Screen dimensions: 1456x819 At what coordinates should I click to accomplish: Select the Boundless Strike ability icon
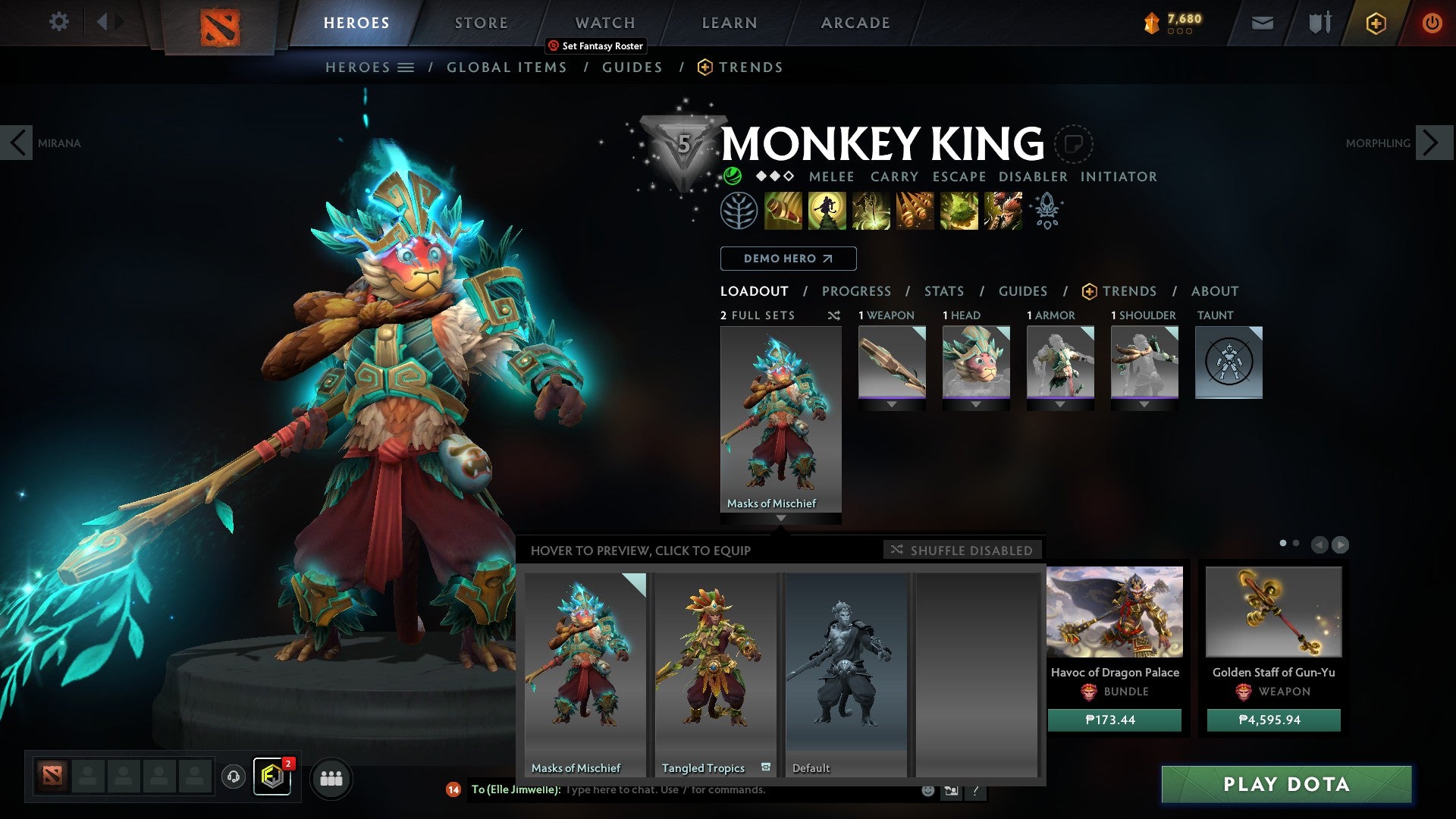click(782, 211)
